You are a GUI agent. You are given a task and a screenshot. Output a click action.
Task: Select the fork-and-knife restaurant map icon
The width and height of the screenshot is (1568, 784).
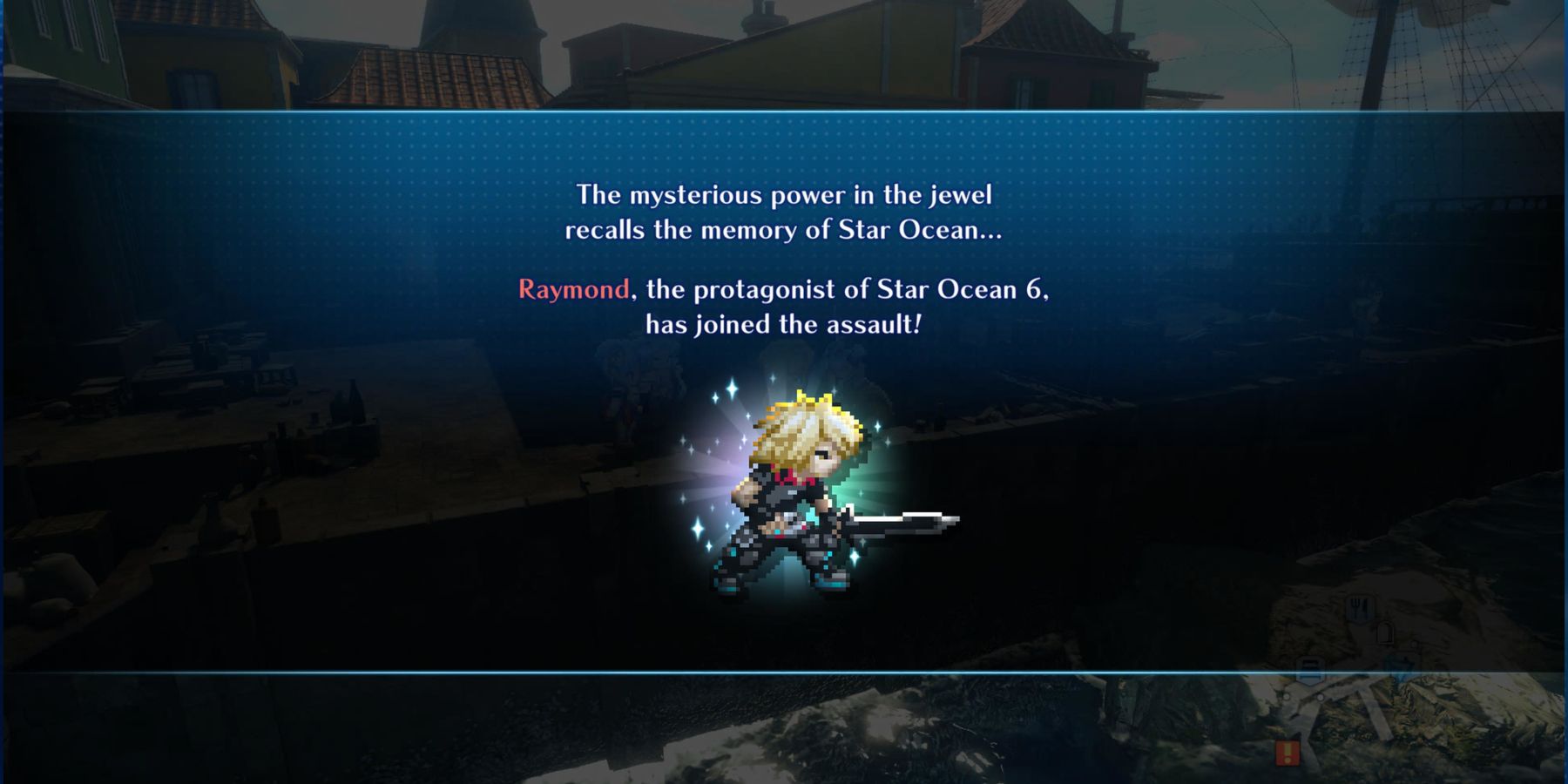click(x=1360, y=609)
